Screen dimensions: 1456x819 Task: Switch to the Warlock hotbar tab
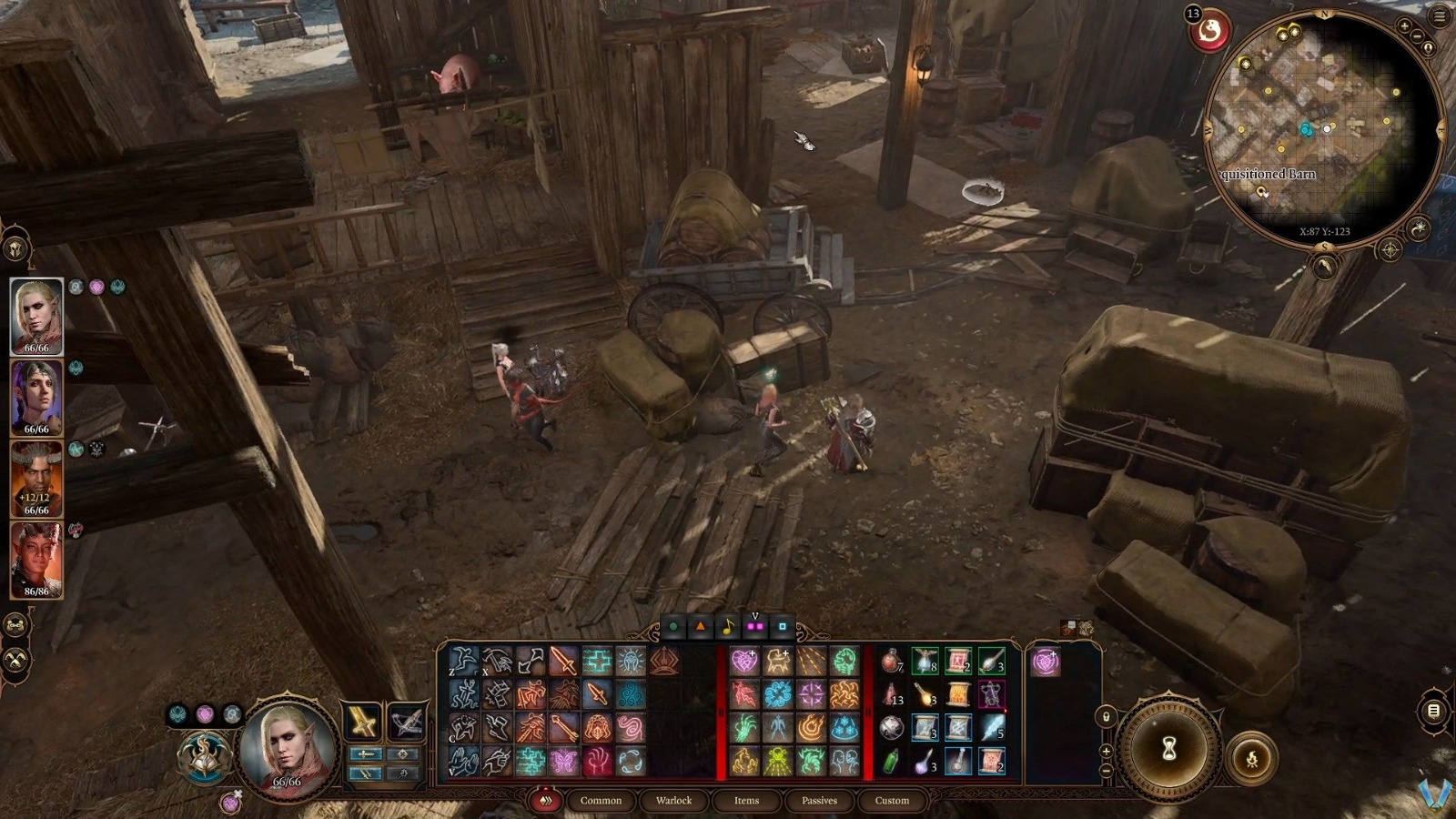[673, 801]
